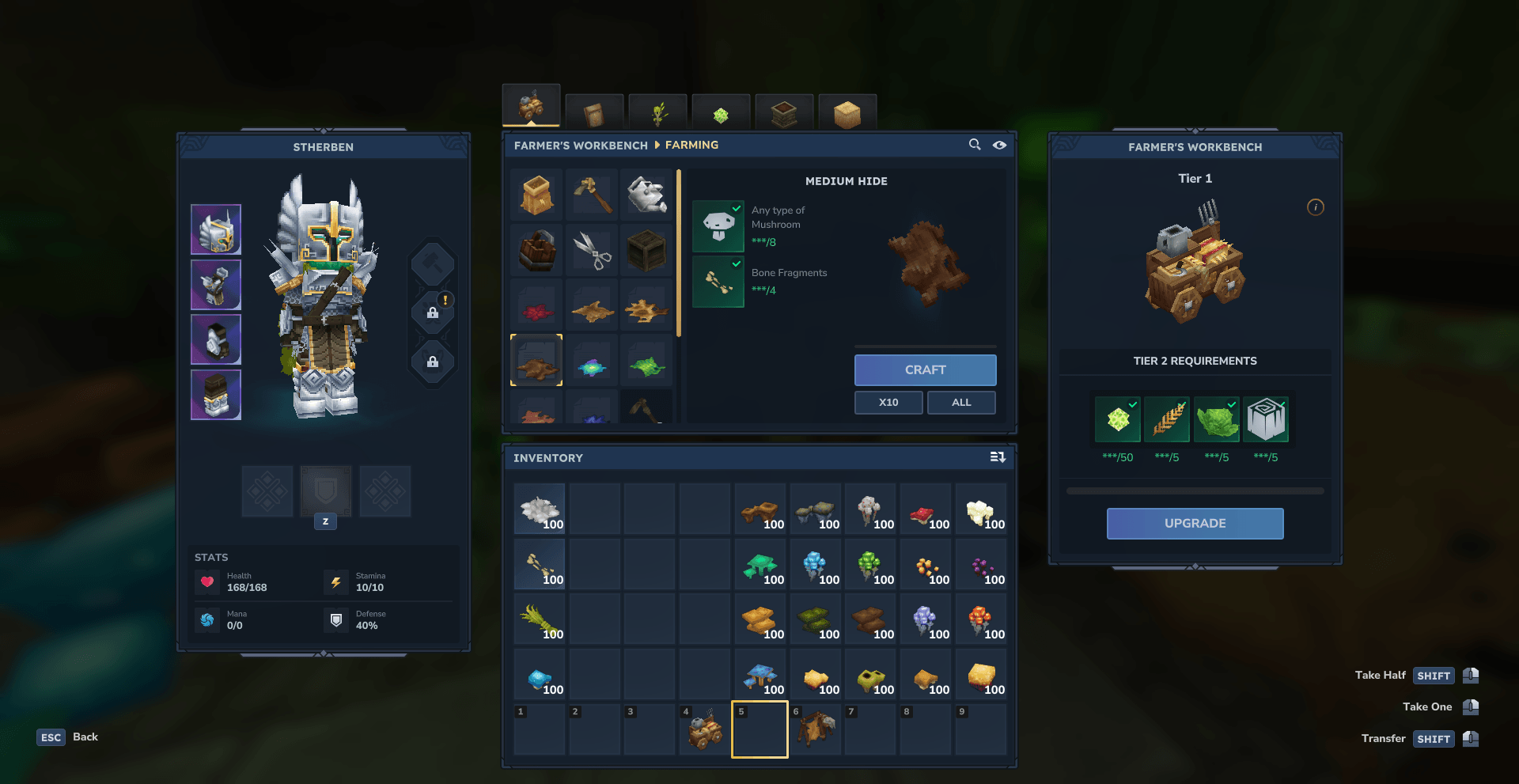This screenshot has height=784, width=1519.
Task: Sort the inventory
Action: pyautogui.click(x=998, y=457)
